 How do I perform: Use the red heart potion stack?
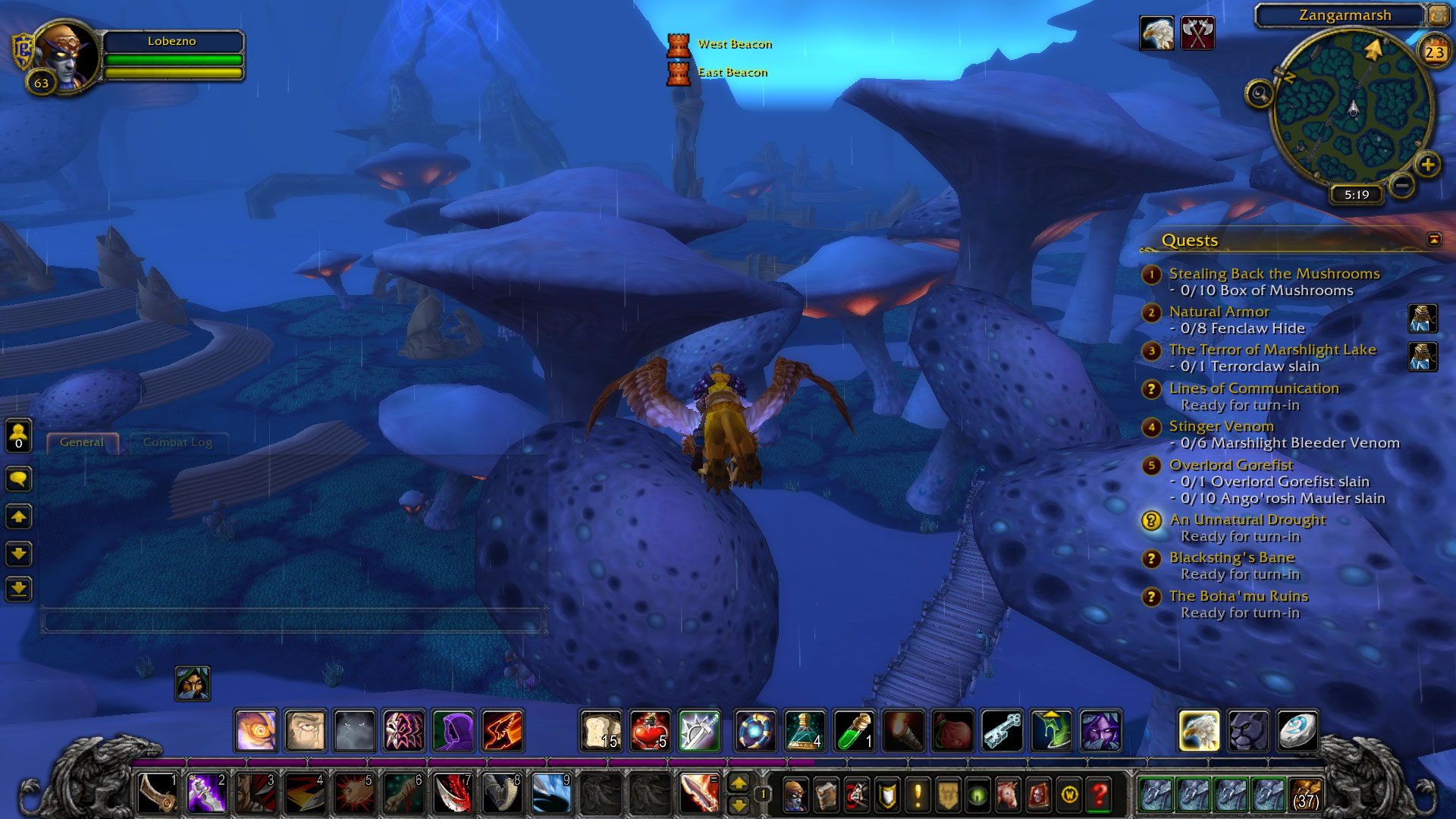(x=650, y=731)
